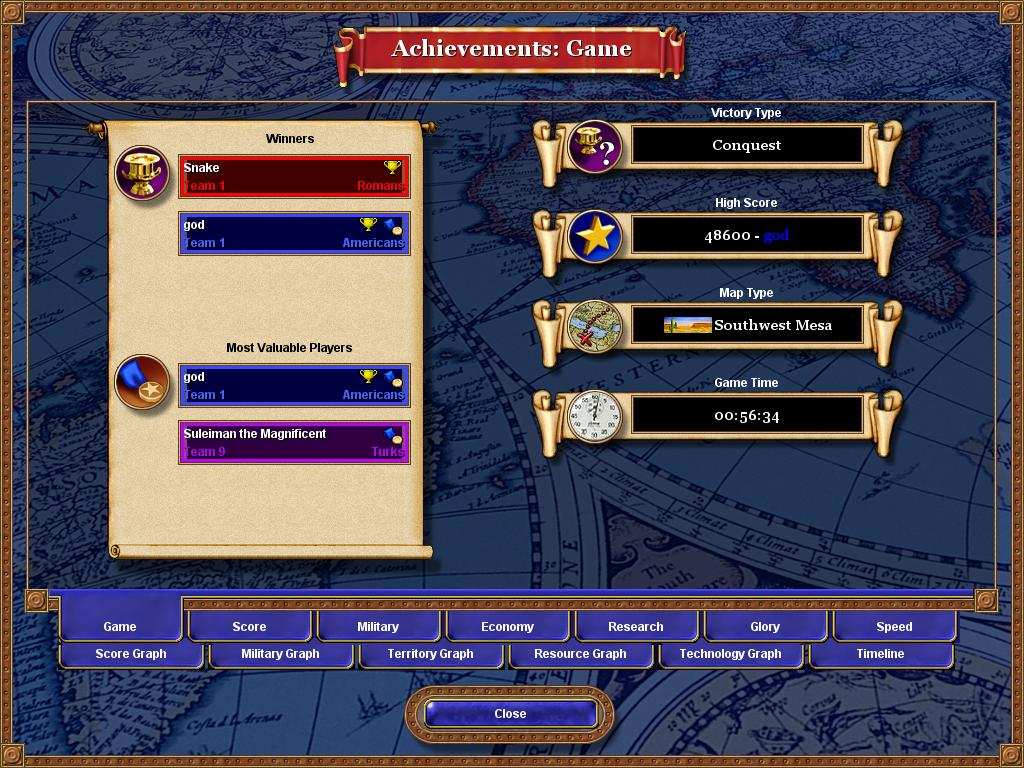This screenshot has height=768, width=1024.
Task: Click the High Score star icon
Action: 595,236
